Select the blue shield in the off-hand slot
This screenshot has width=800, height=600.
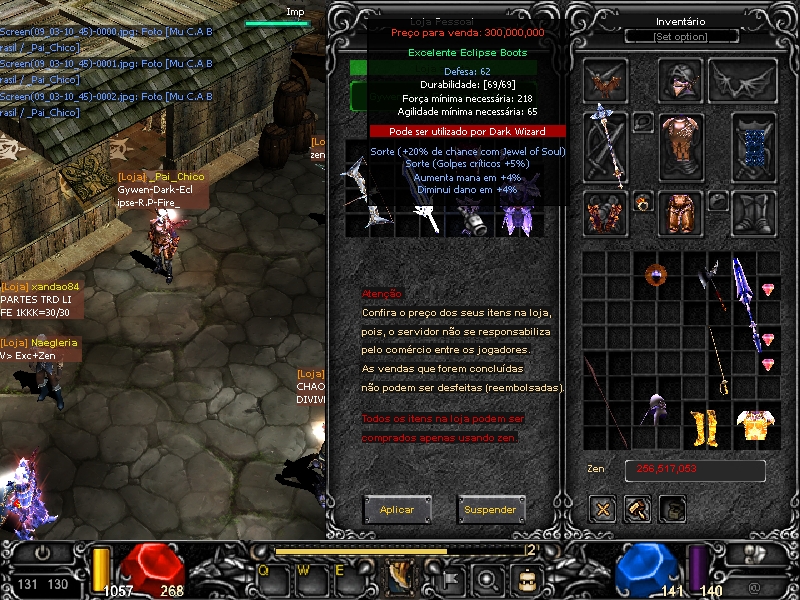coord(753,147)
